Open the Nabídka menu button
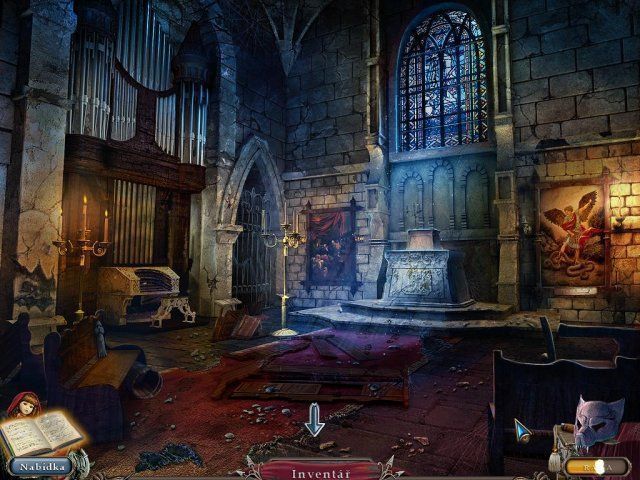 (x=41, y=465)
